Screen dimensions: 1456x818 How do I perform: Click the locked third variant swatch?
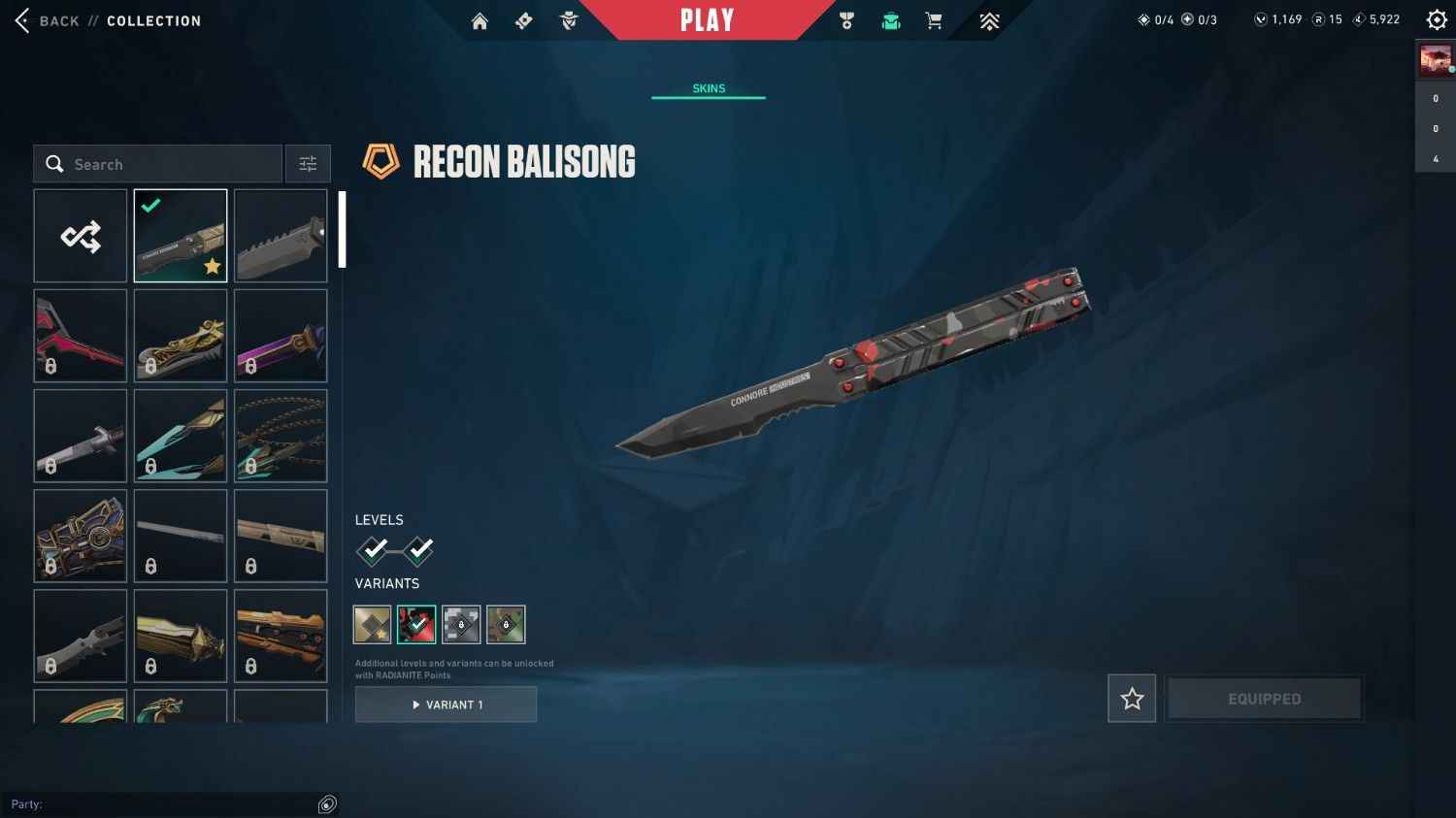[461, 624]
